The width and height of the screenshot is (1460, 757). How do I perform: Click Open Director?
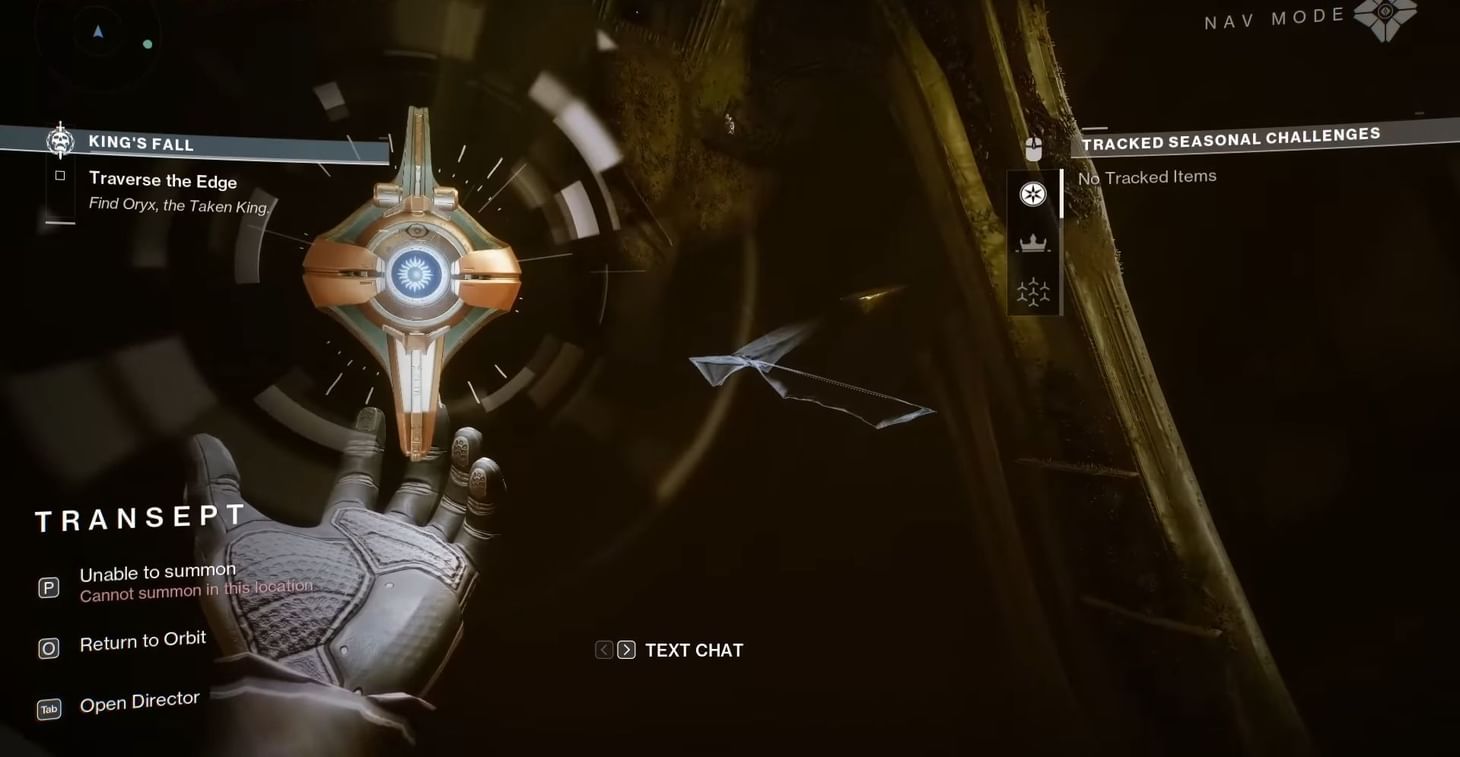pos(139,700)
